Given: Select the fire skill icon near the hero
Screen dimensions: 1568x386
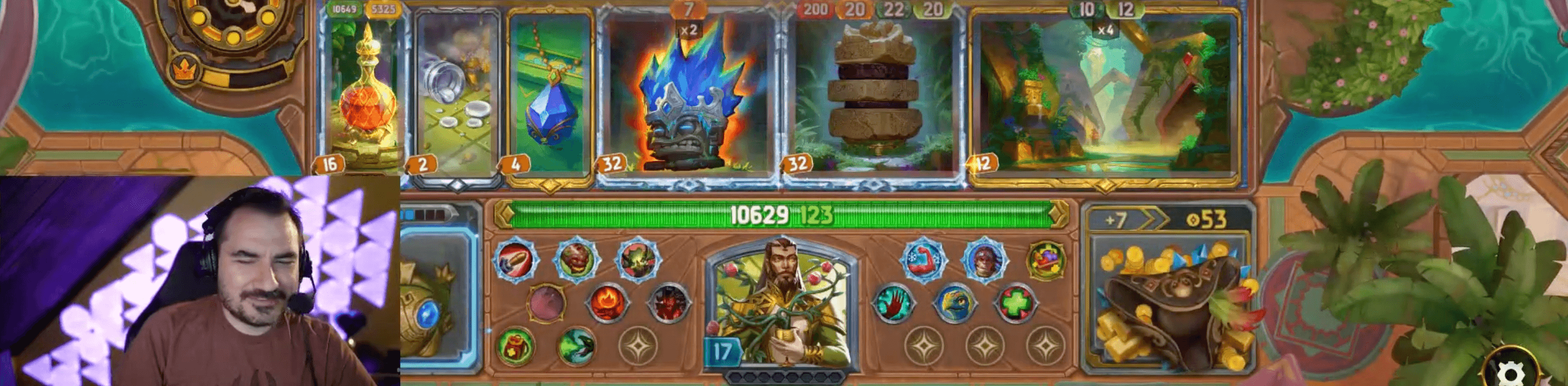Looking at the screenshot, I should click(x=608, y=302).
